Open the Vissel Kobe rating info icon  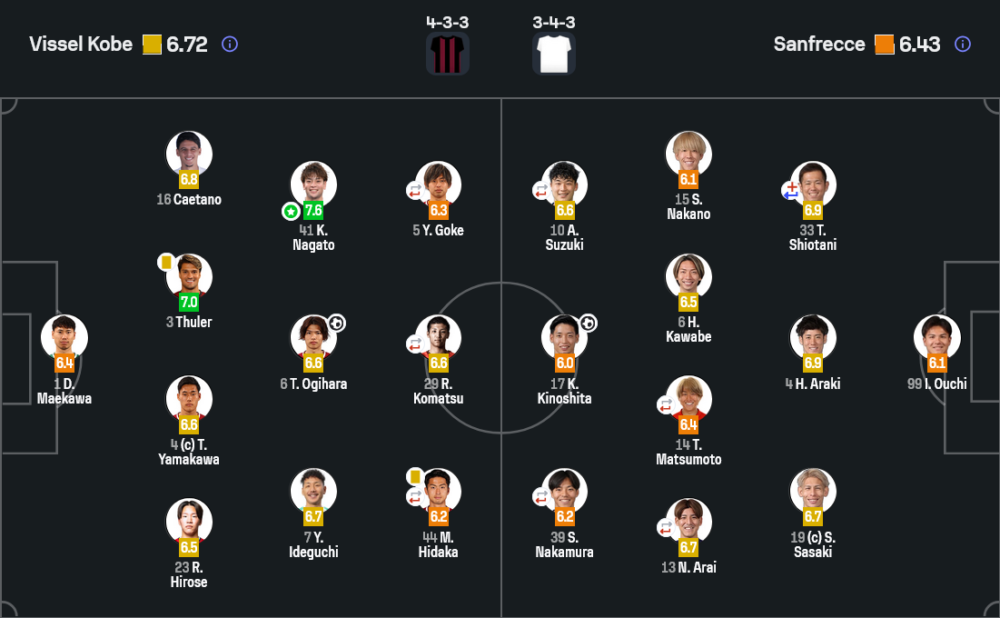(x=230, y=44)
